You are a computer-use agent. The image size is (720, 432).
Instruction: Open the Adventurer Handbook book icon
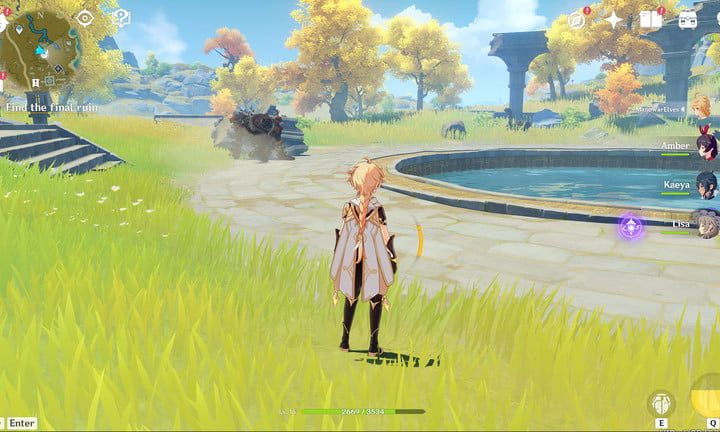[x=651, y=20]
